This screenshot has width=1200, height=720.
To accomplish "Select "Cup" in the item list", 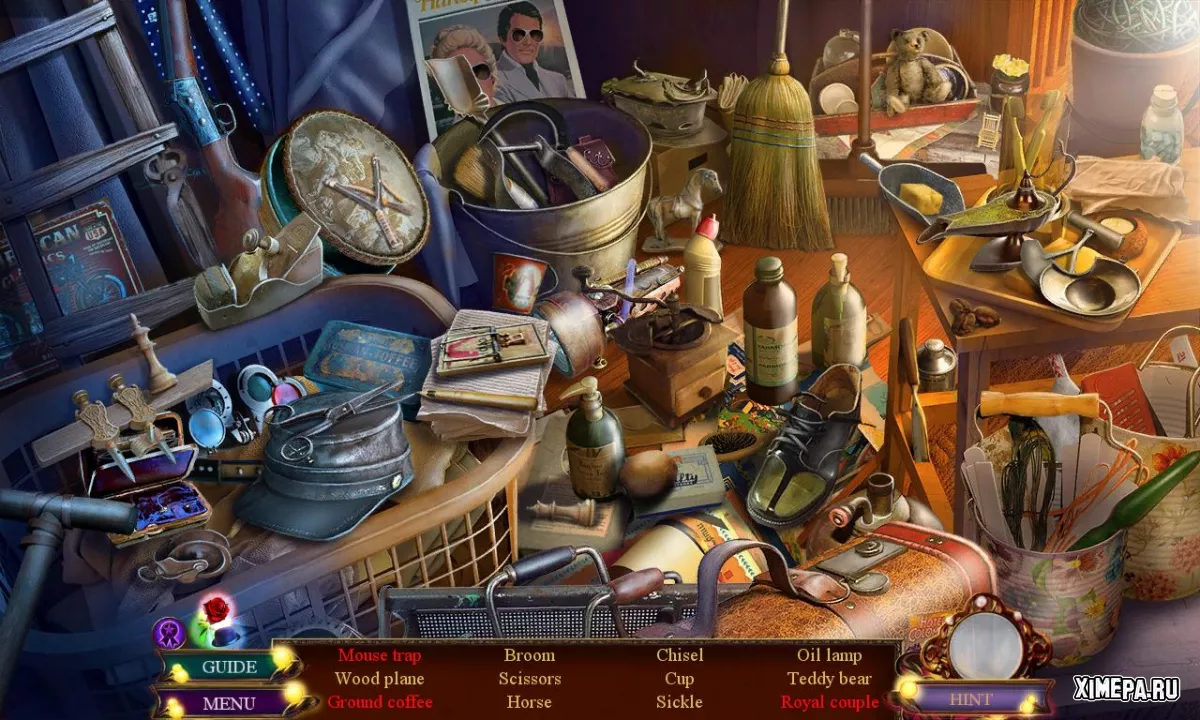I will point(679,679).
